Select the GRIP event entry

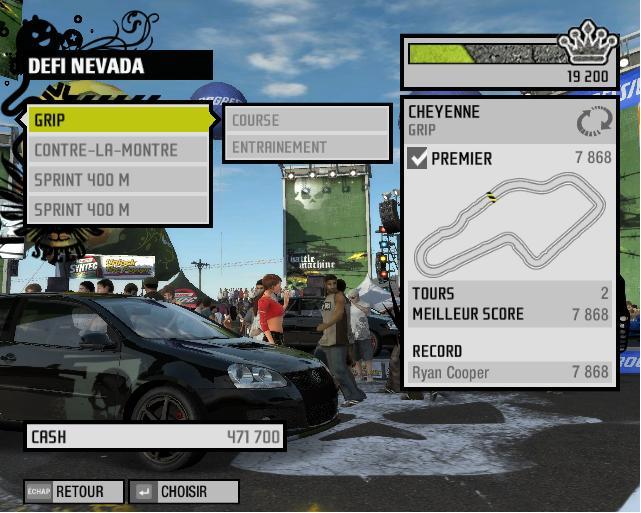(118, 120)
